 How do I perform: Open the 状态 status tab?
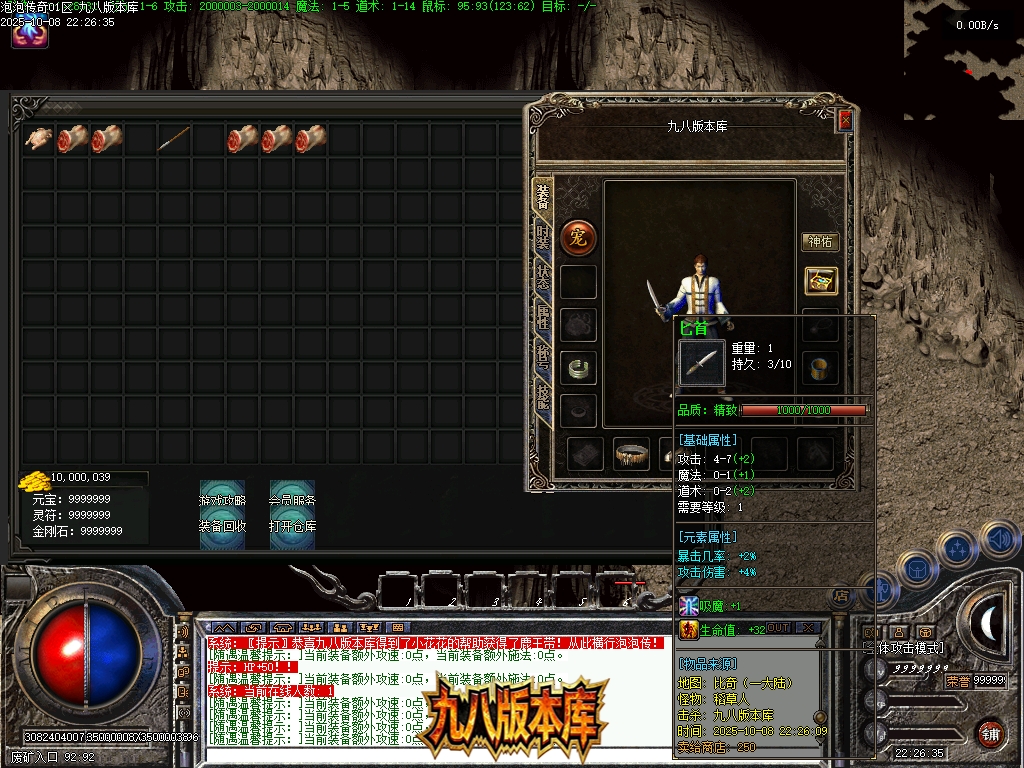(543, 277)
